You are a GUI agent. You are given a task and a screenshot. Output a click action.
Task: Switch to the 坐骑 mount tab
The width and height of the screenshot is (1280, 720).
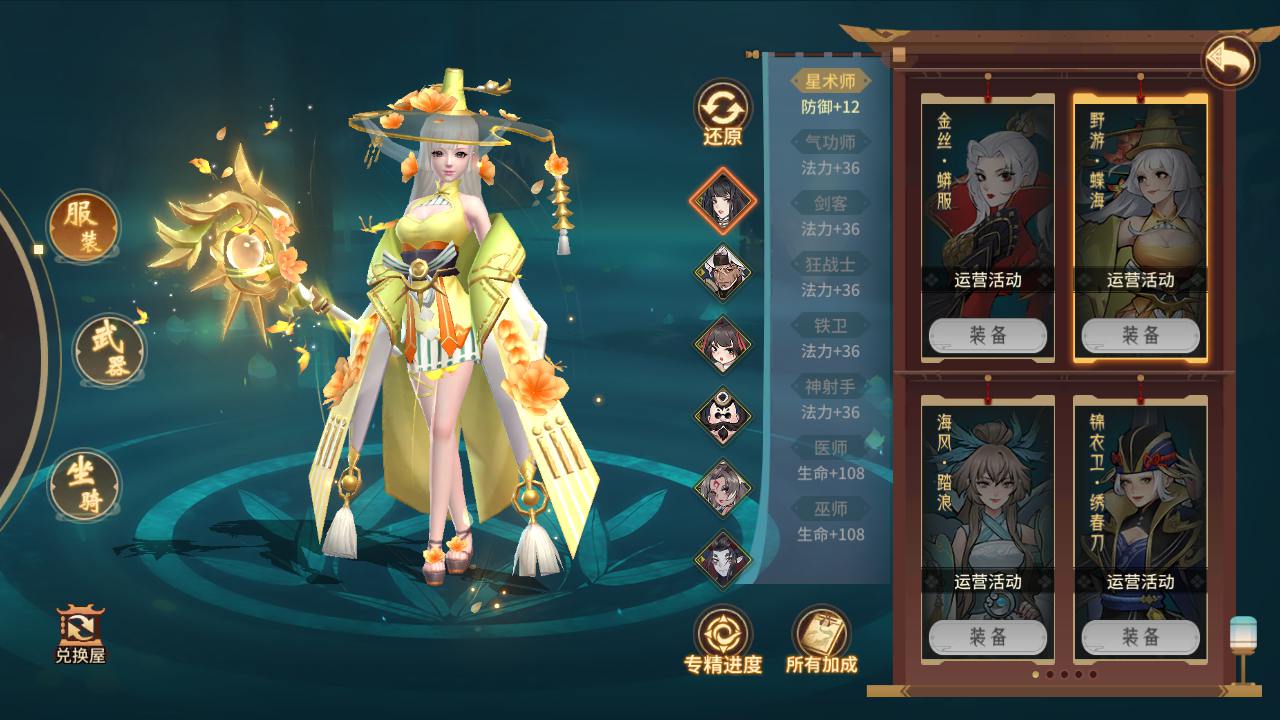85,485
